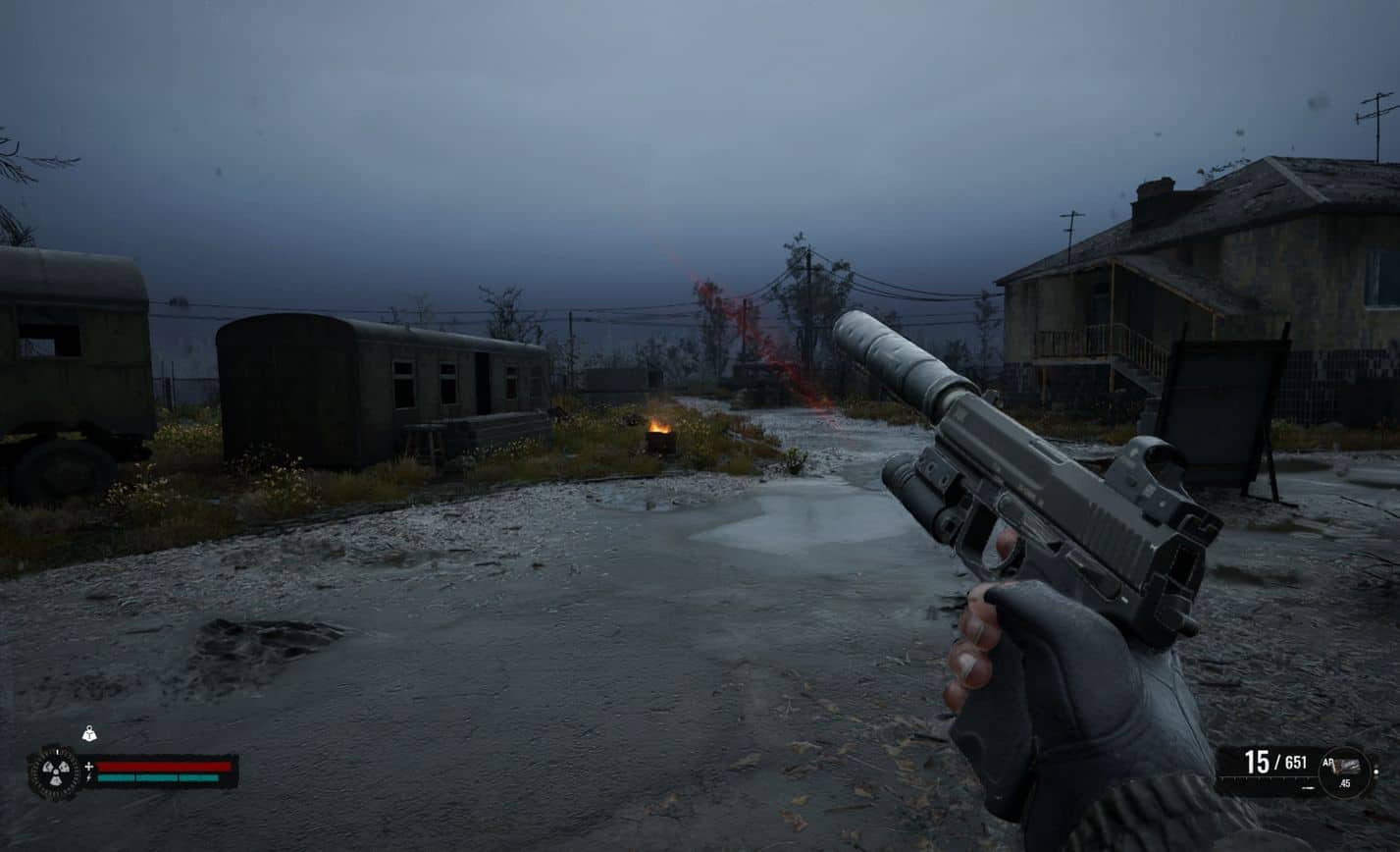1400x852 pixels.
Task: Click the radiation trefoil gauge icon
Action: 54,772
